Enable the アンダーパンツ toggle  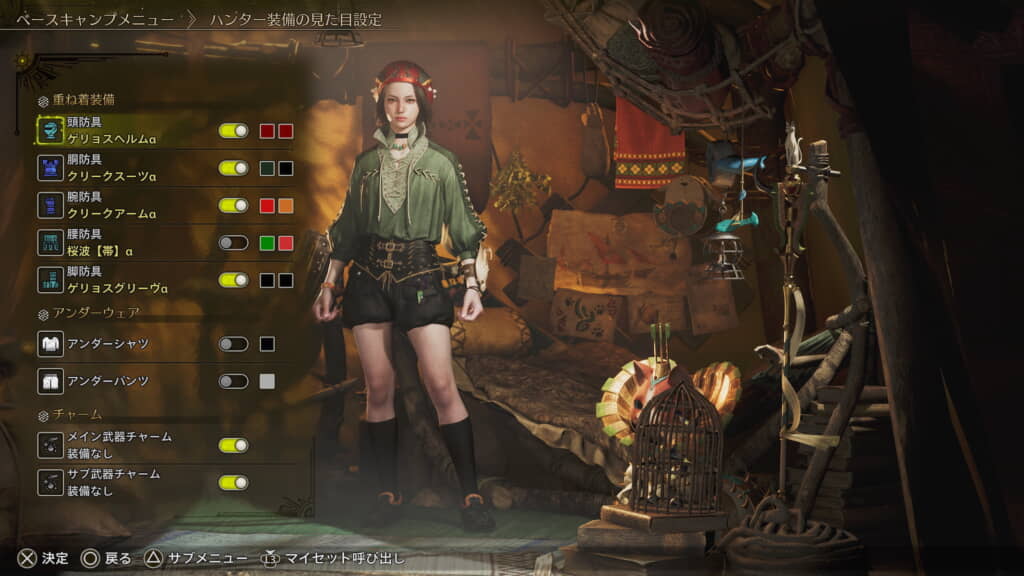[x=233, y=381]
